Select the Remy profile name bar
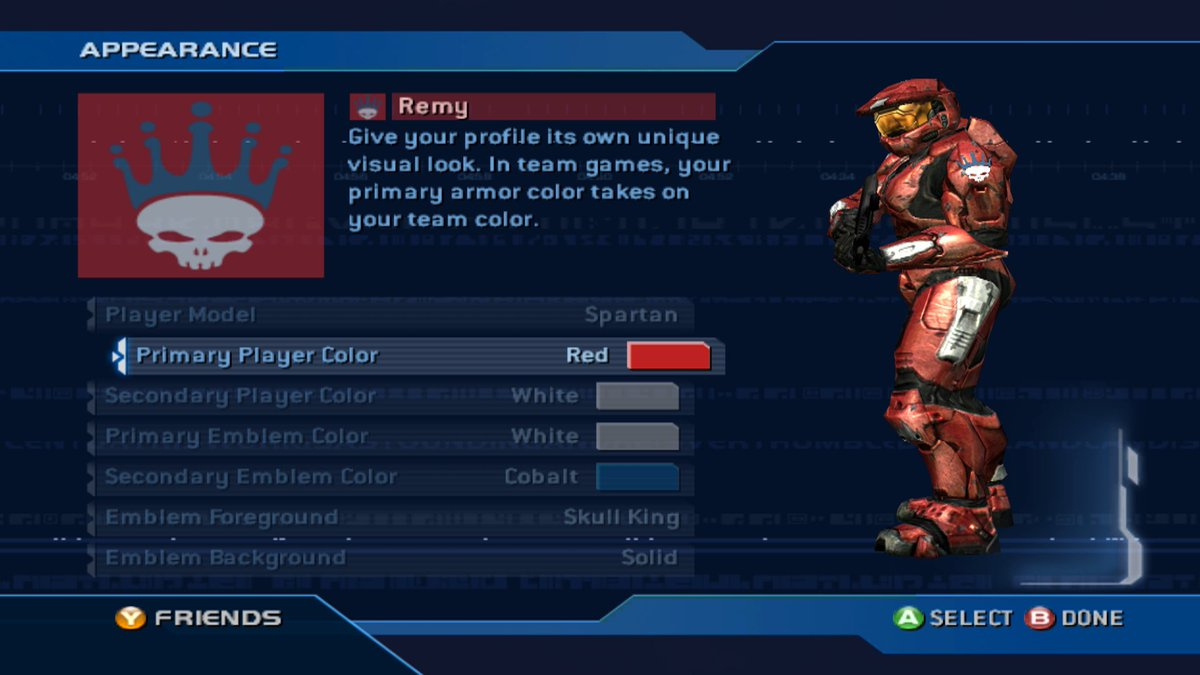This screenshot has width=1200, height=675. coord(552,106)
